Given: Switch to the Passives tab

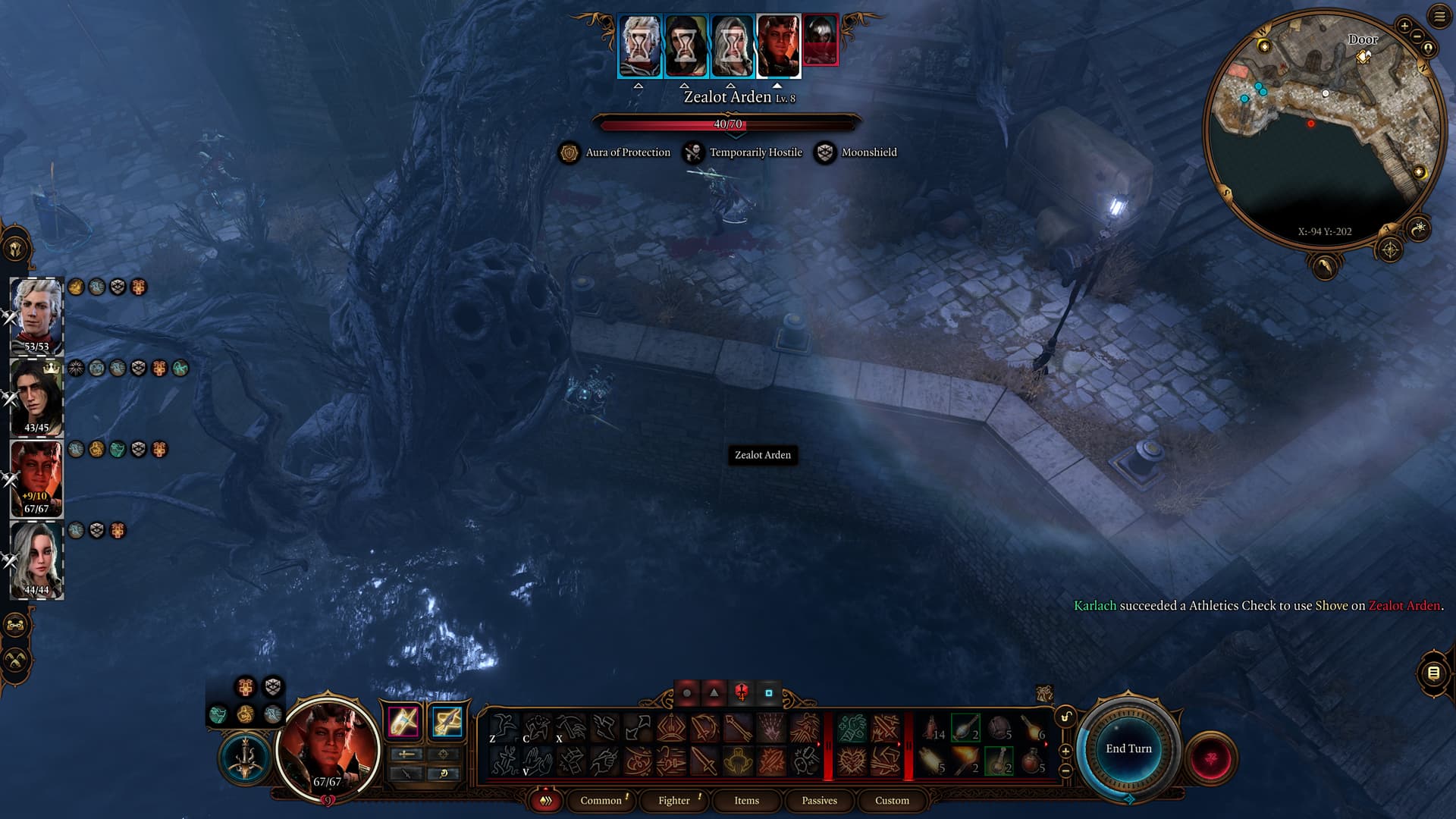Looking at the screenshot, I should click(819, 800).
